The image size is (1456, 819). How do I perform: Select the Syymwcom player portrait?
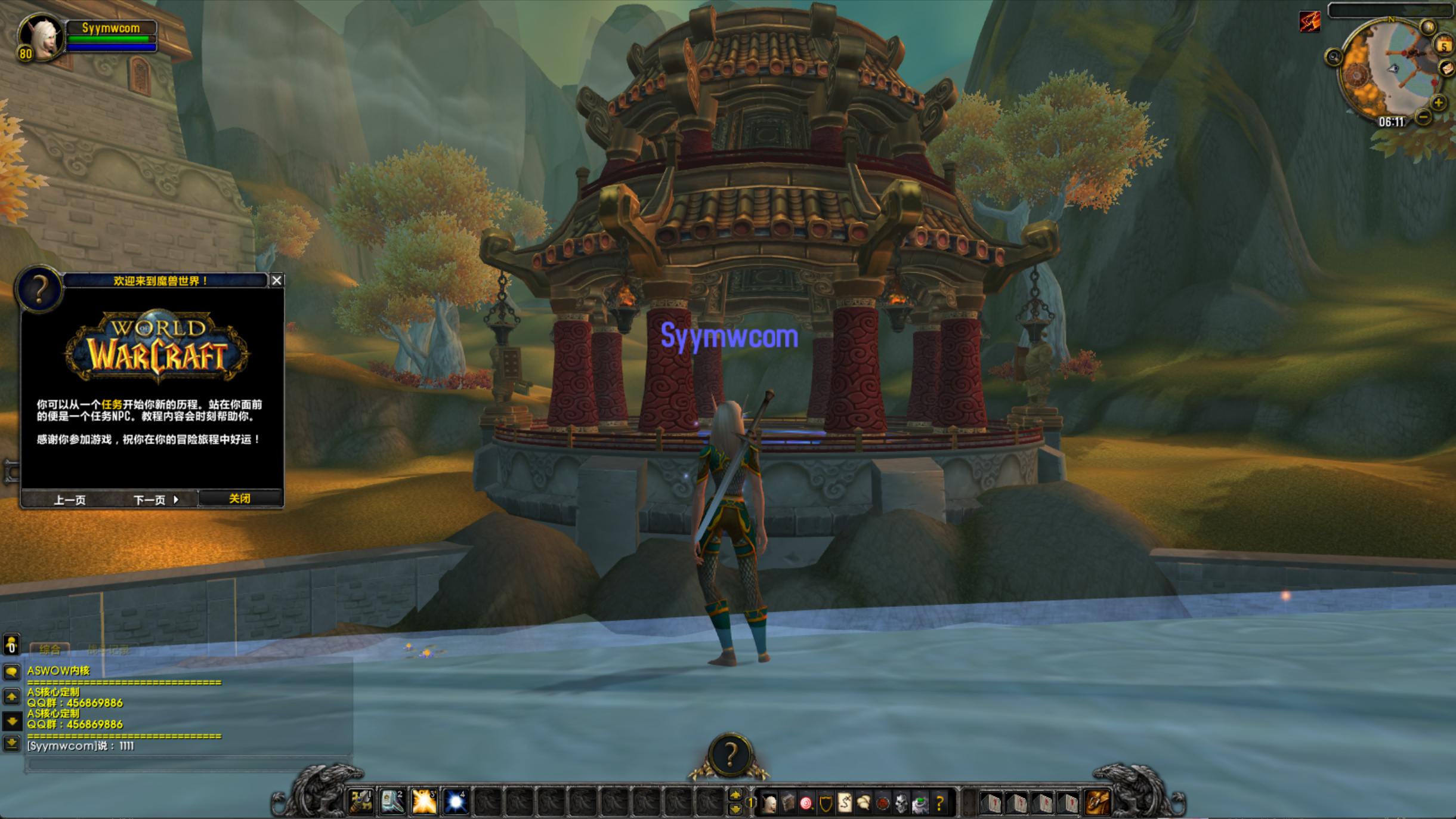[x=40, y=37]
